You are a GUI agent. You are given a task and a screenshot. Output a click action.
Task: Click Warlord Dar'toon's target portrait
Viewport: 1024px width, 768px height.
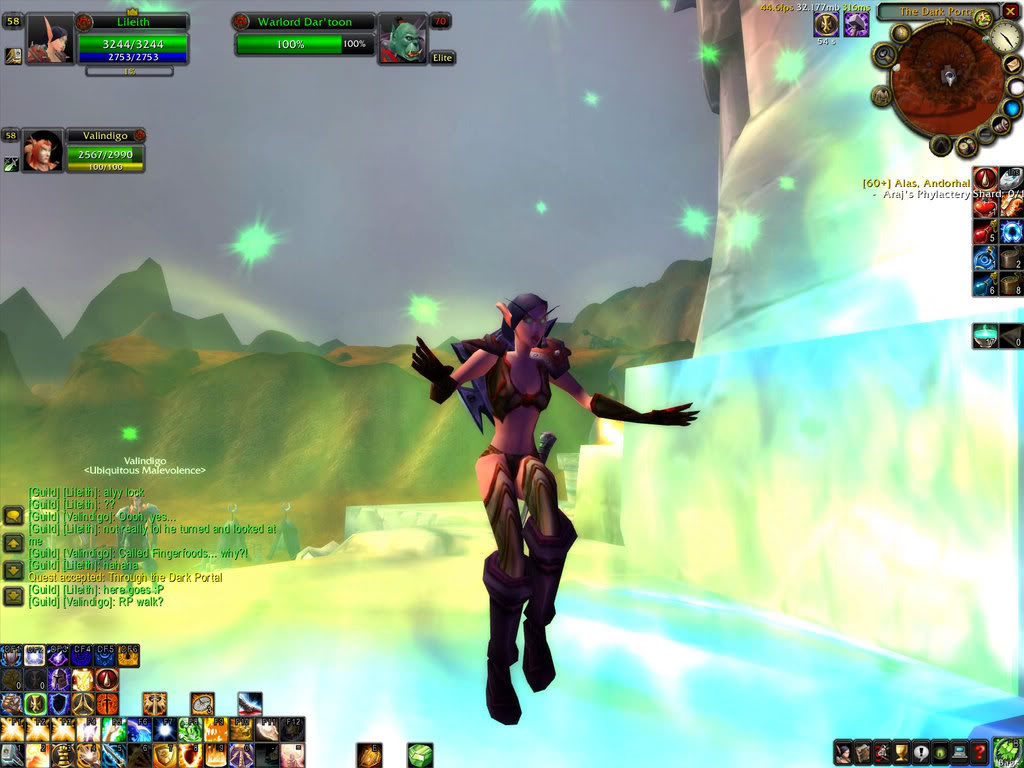click(x=403, y=40)
